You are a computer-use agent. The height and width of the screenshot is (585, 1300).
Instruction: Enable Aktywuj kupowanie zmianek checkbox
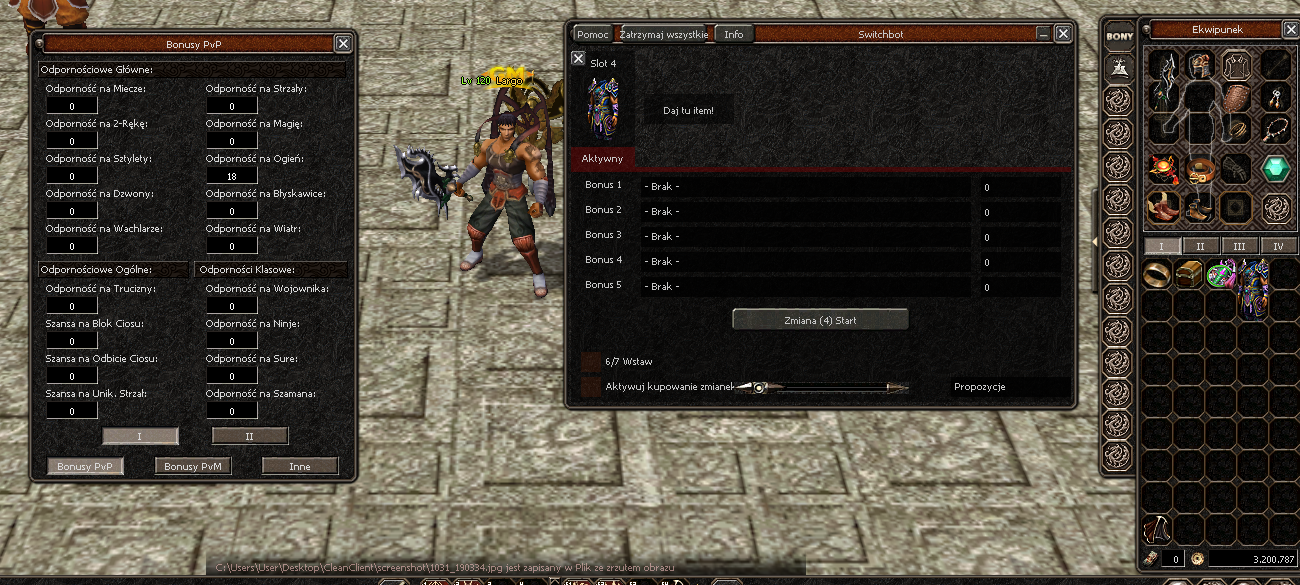tap(591, 387)
